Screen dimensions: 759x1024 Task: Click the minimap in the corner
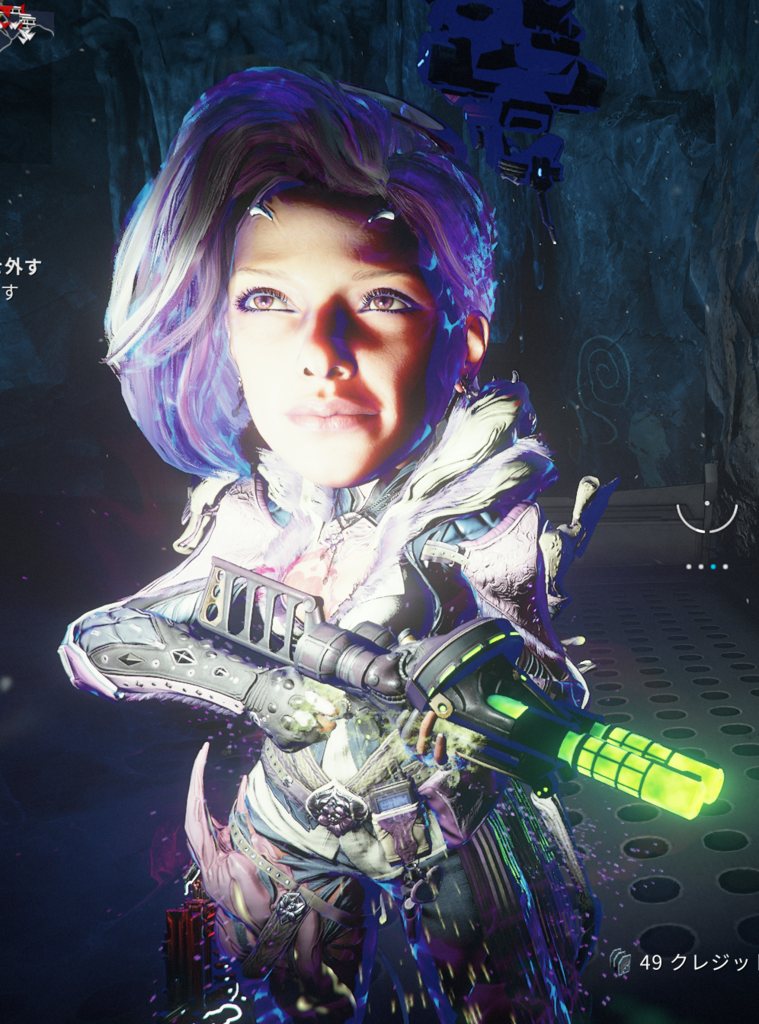[22, 24]
